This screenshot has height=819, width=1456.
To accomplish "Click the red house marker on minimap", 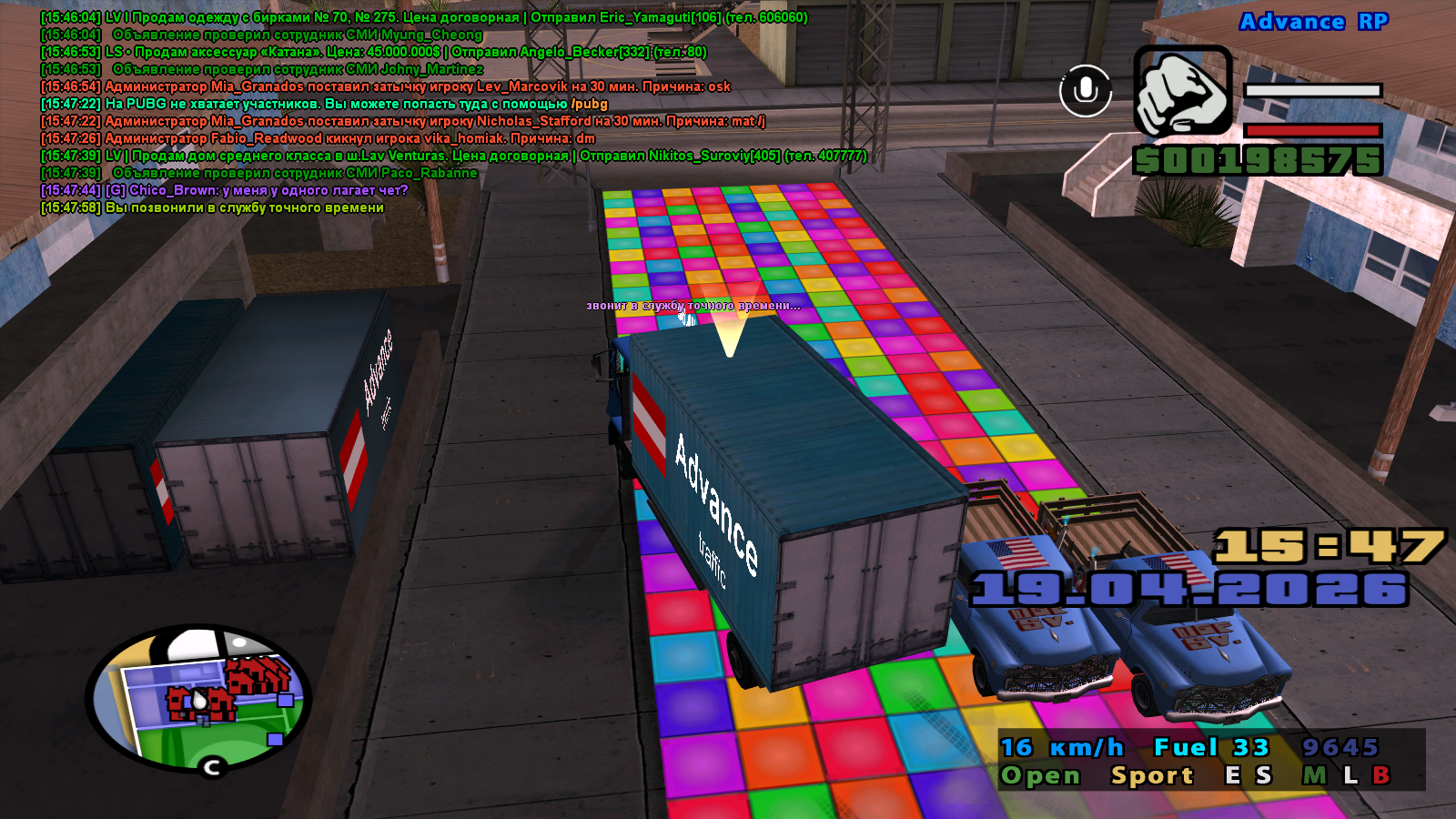I will point(259,676).
